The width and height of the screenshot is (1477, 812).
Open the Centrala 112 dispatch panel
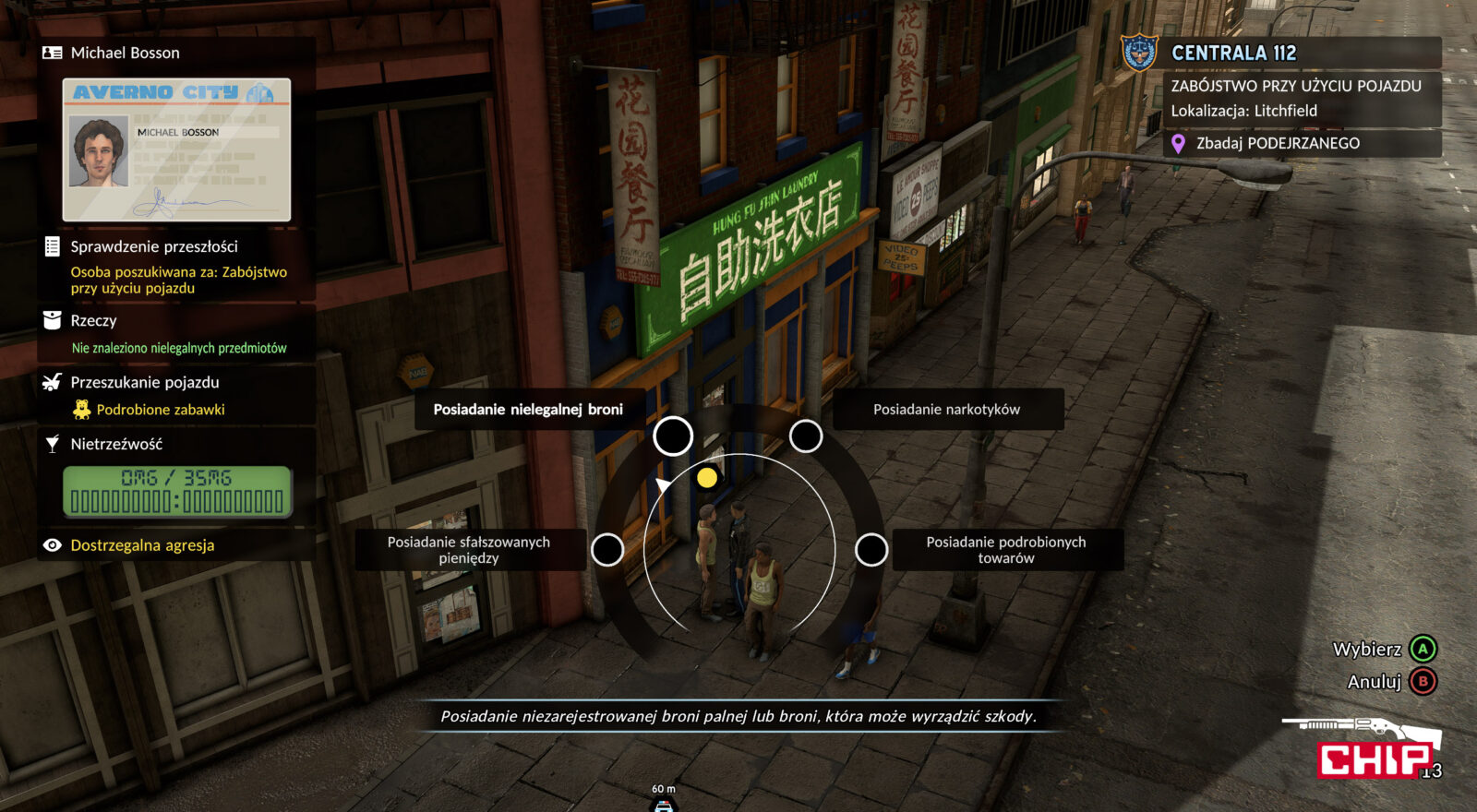point(1233,53)
